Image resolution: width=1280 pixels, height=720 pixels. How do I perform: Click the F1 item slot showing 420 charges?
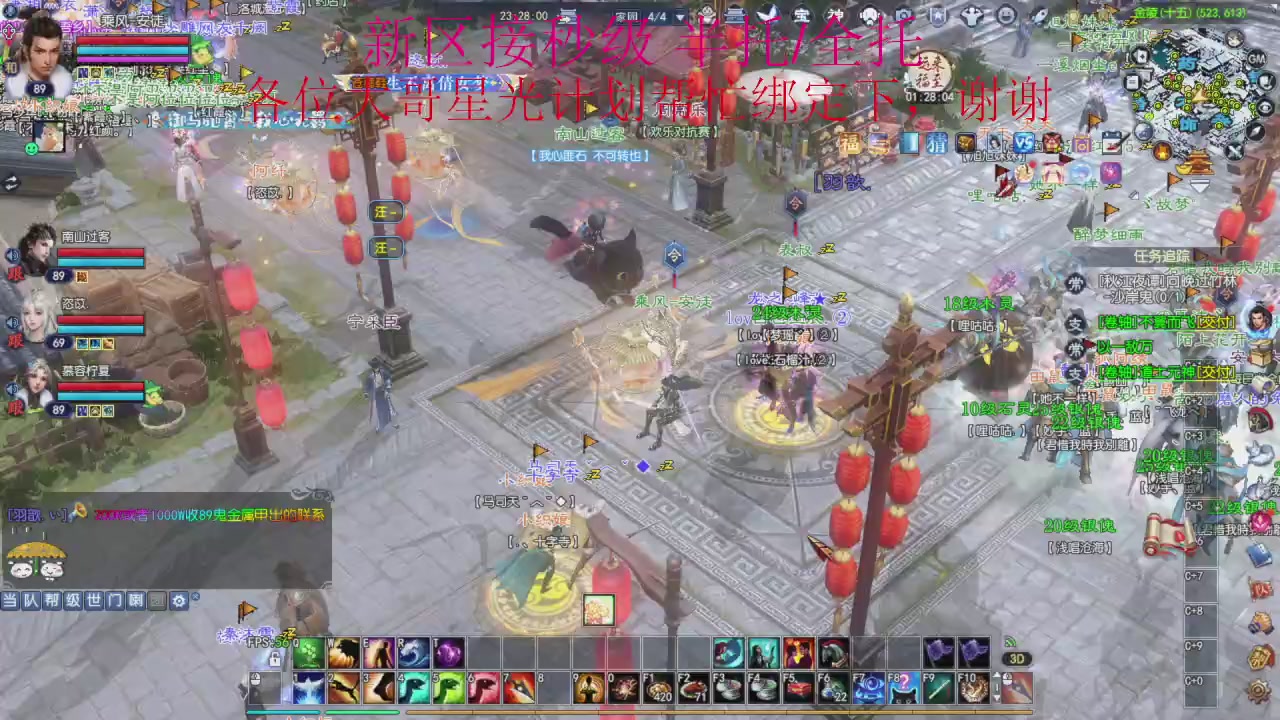655,688
